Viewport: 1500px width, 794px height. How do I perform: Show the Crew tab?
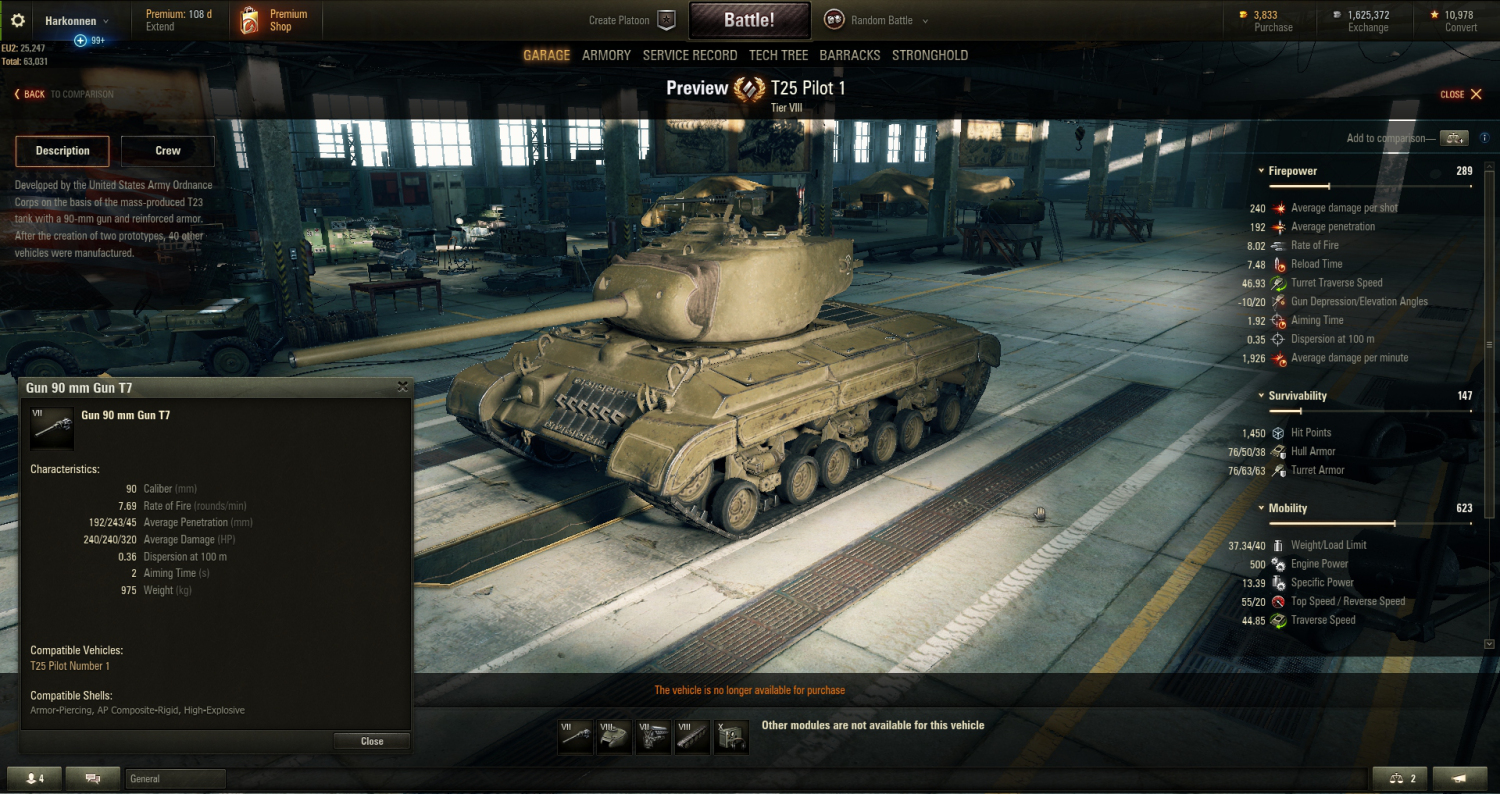(168, 151)
